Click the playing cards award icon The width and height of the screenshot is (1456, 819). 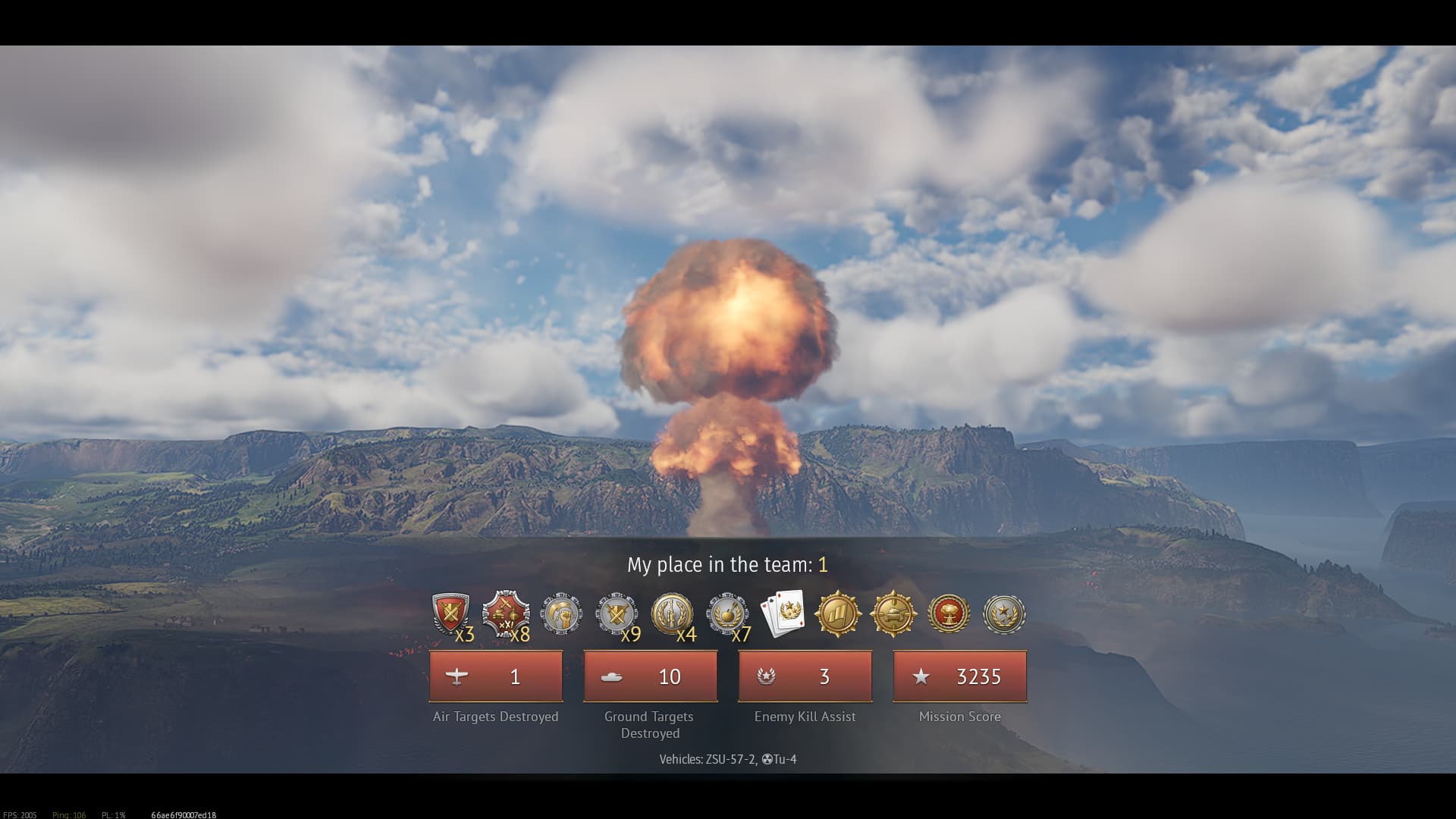783,613
